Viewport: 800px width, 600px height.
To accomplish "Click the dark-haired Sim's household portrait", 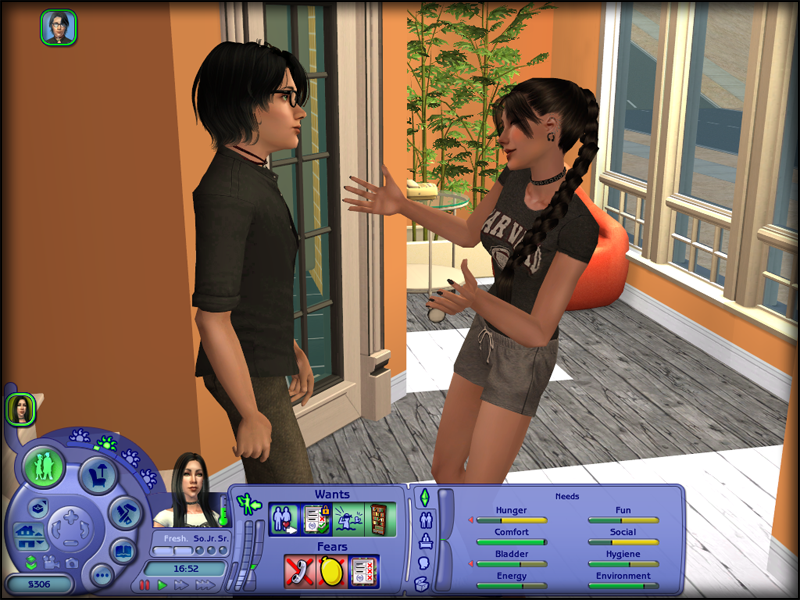I will click(x=20, y=408).
